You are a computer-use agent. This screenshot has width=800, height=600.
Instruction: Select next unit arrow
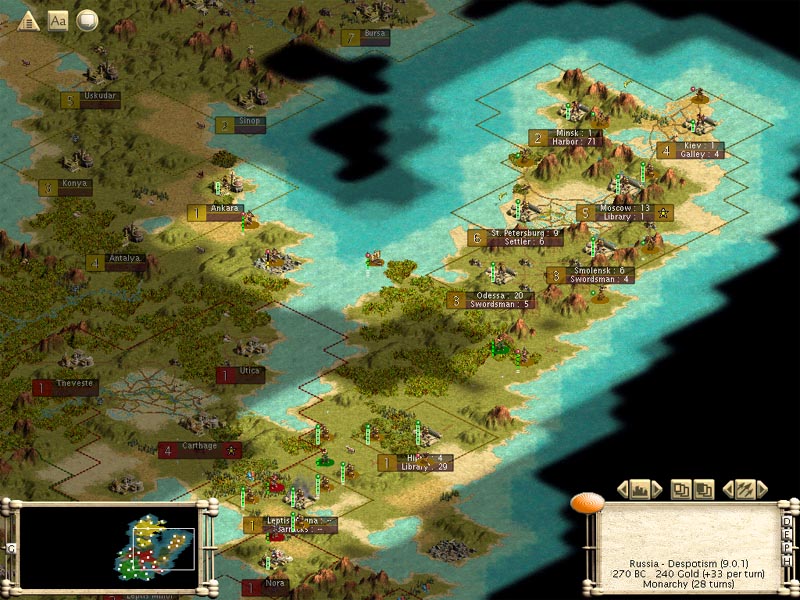click(x=762, y=489)
